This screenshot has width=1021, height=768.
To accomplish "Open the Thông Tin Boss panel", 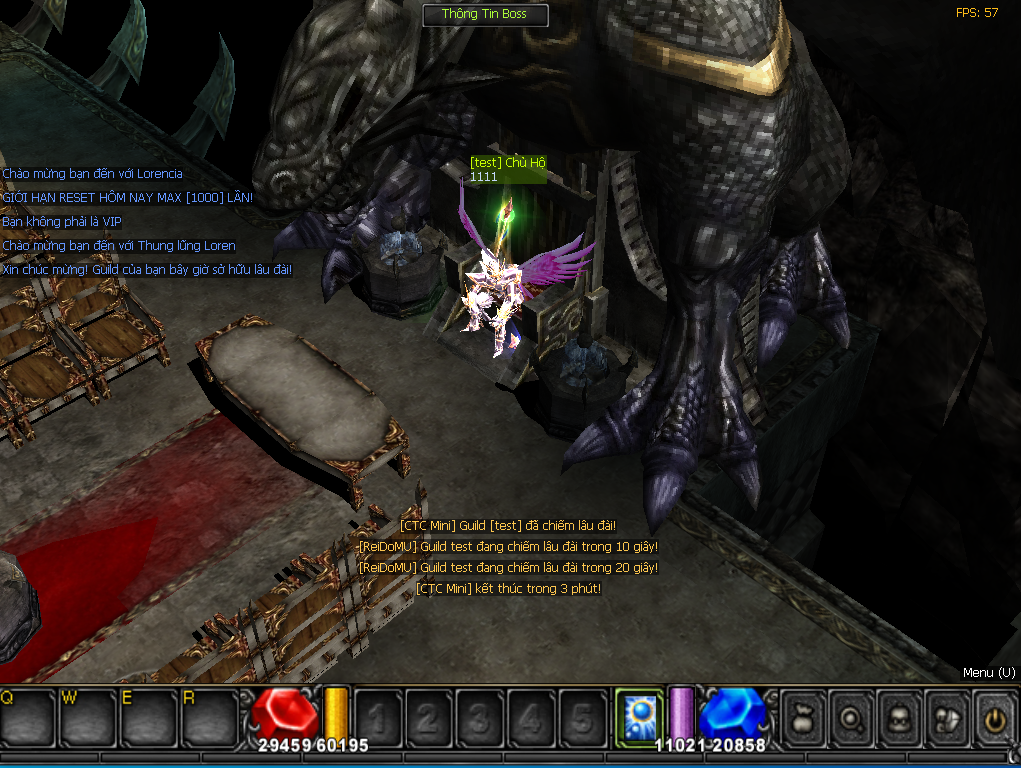I will coord(484,14).
